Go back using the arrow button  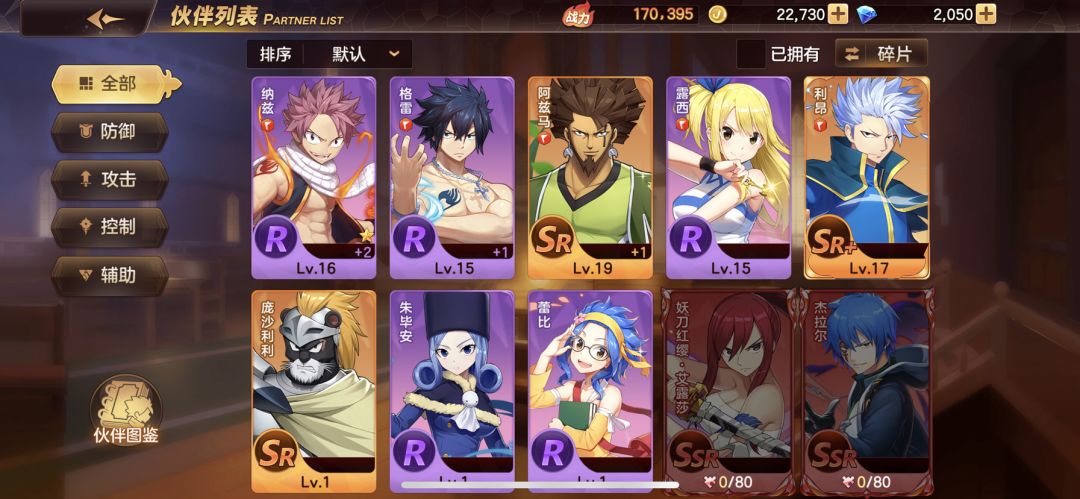click(x=105, y=19)
